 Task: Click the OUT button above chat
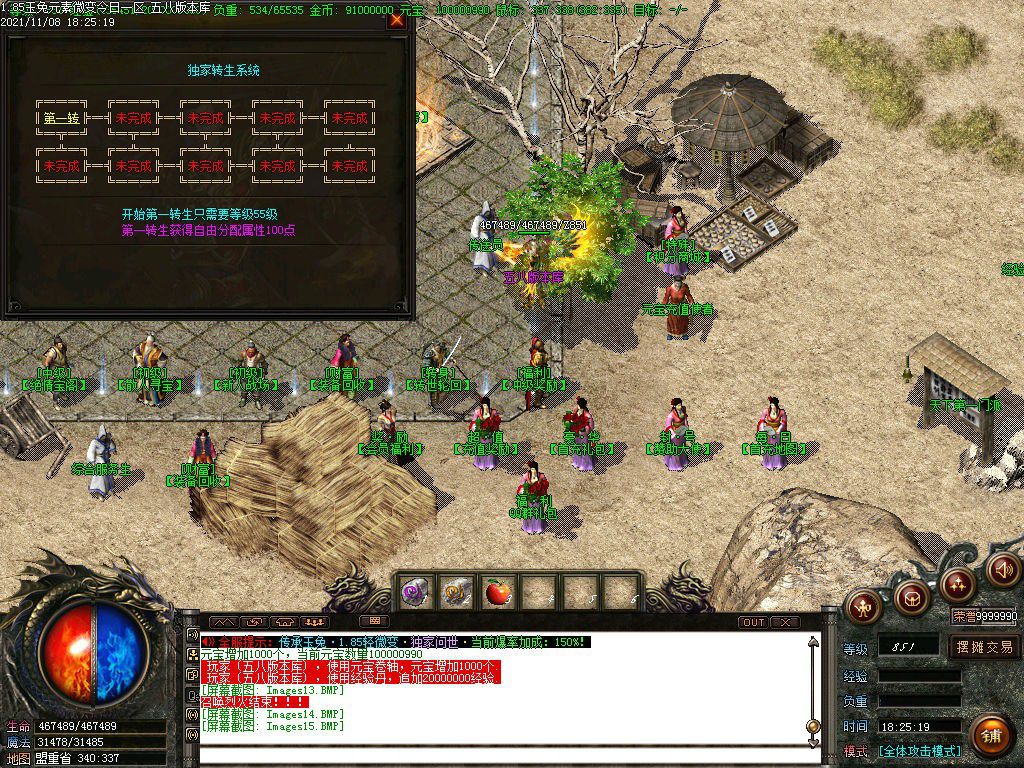pyautogui.click(x=753, y=622)
